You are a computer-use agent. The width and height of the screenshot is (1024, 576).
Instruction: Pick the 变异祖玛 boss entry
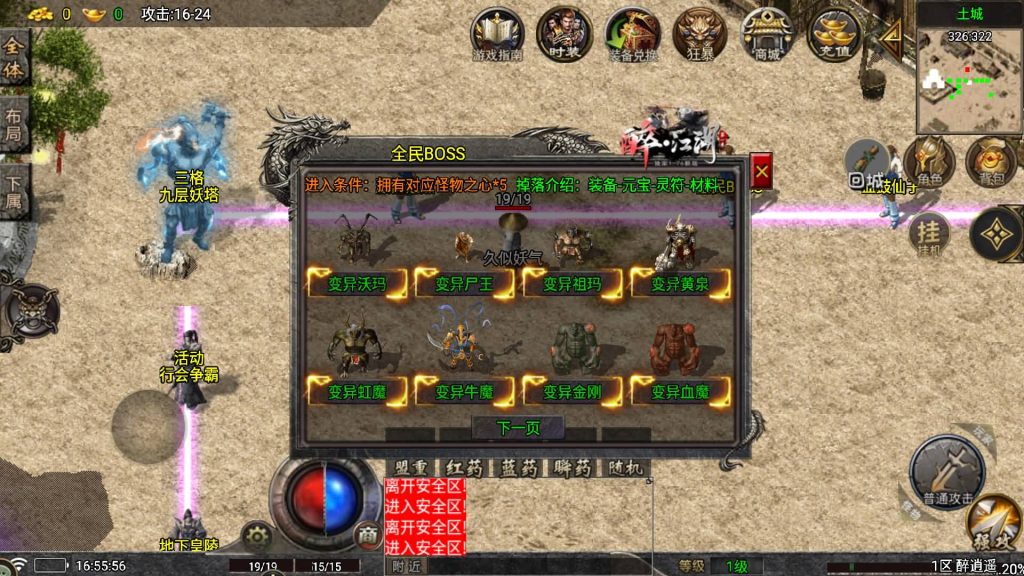[572, 284]
